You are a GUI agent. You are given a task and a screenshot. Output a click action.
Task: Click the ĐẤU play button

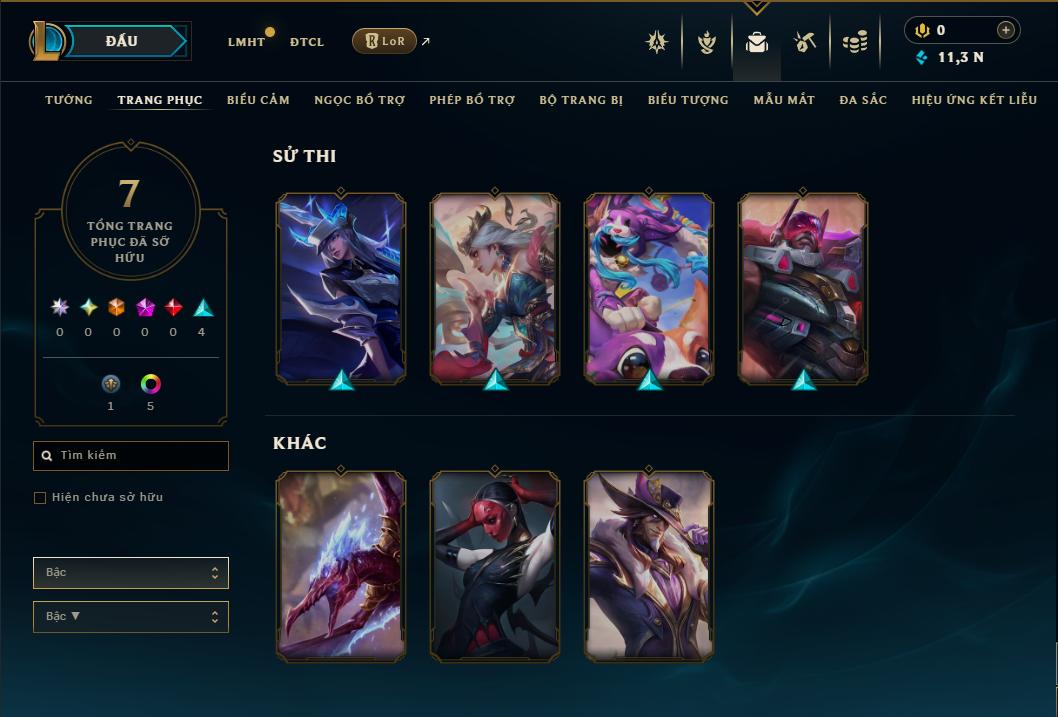click(124, 41)
